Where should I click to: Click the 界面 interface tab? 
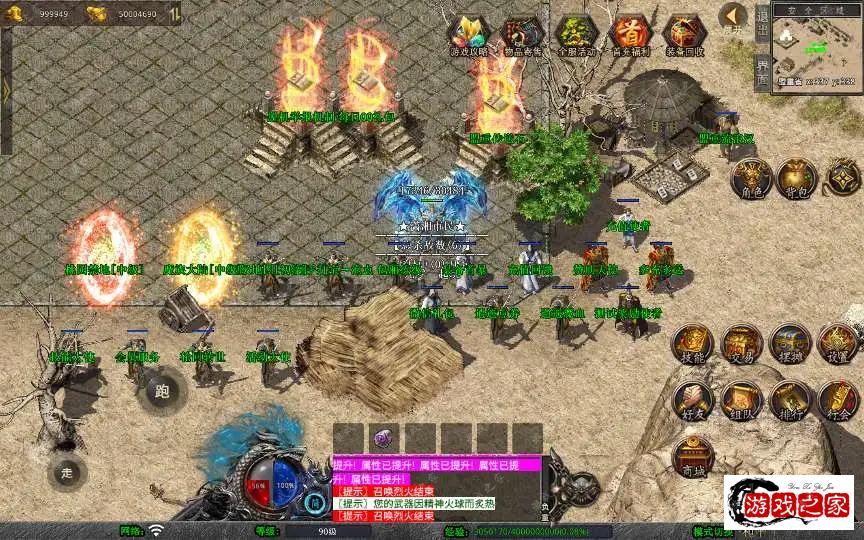(762, 72)
